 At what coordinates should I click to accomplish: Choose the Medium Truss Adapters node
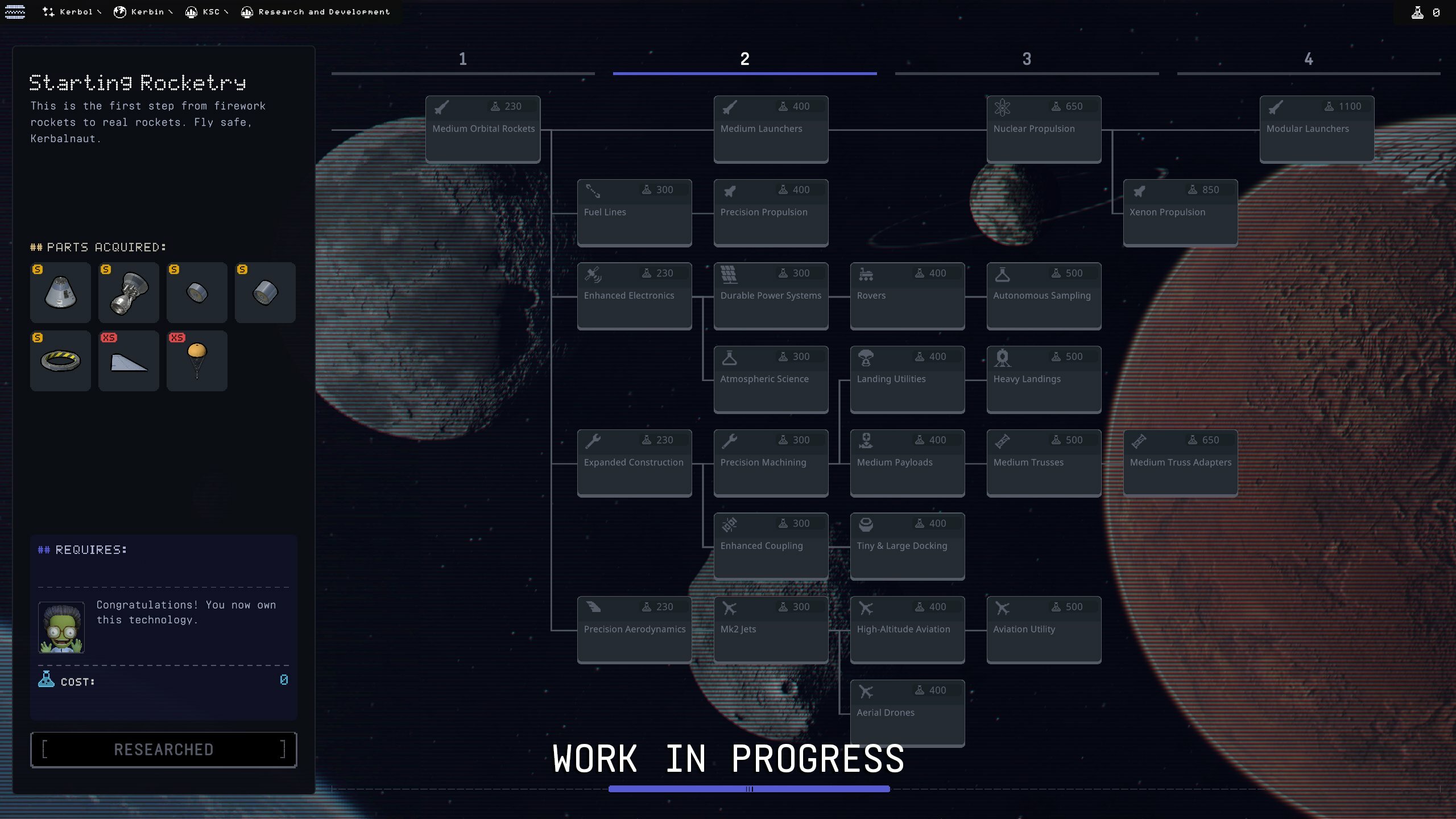(1180, 462)
